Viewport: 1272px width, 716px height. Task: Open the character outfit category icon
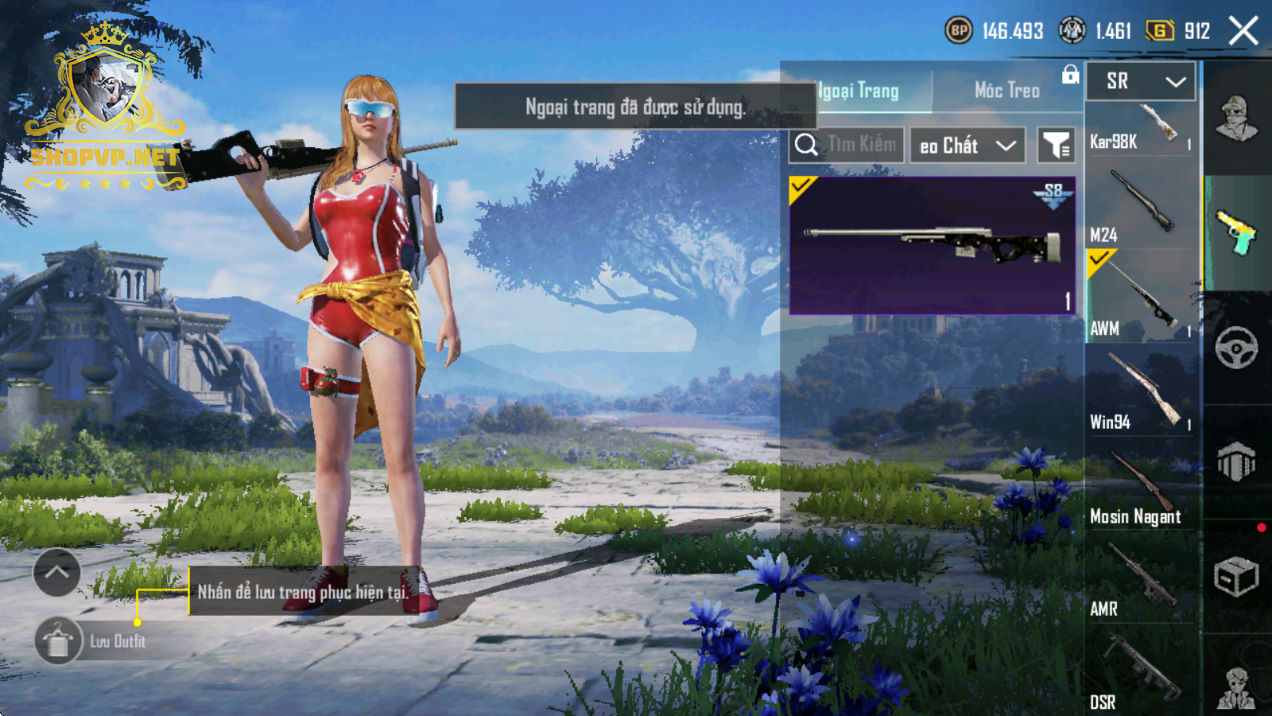[x=1237, y=117]
